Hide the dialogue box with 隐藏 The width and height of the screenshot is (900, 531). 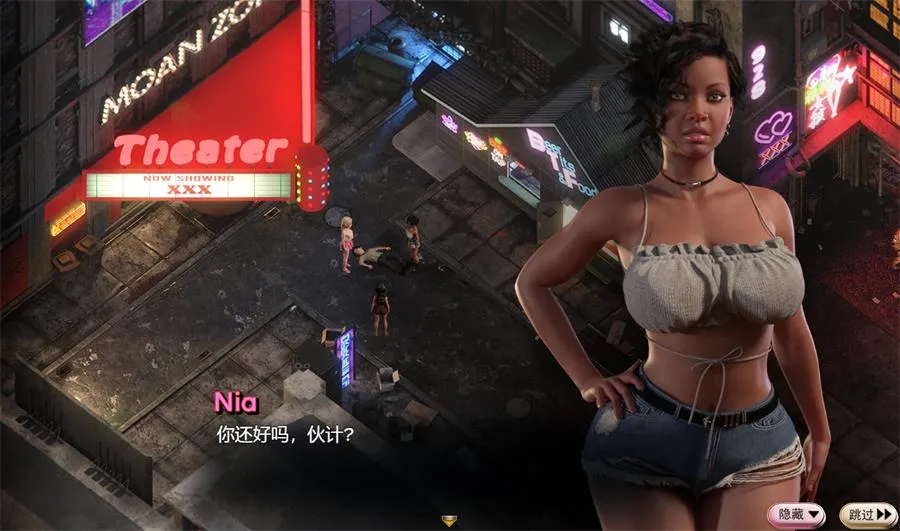pos(797,514)
